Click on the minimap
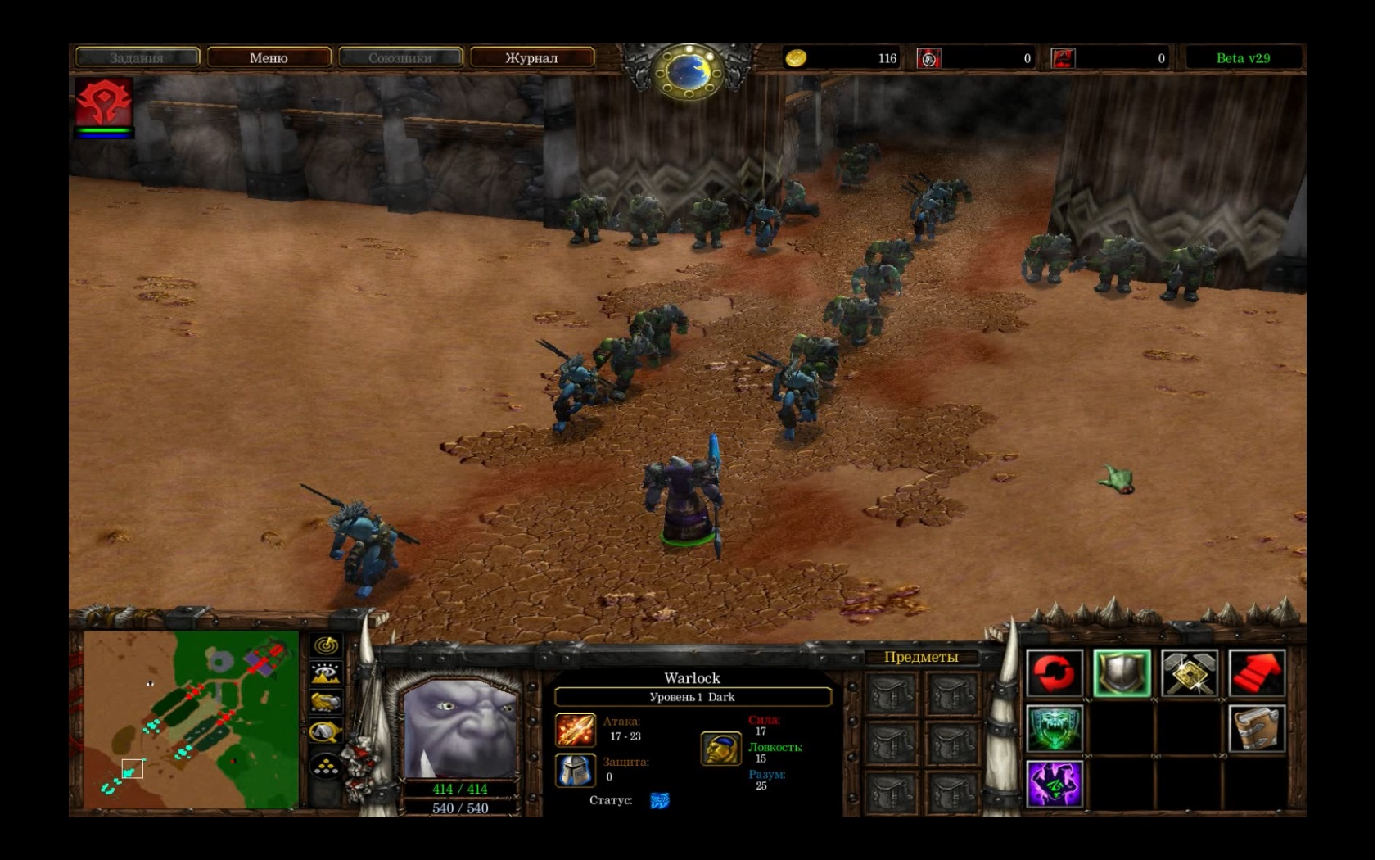This screenshot has width=1400, height=860. [191, 720]
